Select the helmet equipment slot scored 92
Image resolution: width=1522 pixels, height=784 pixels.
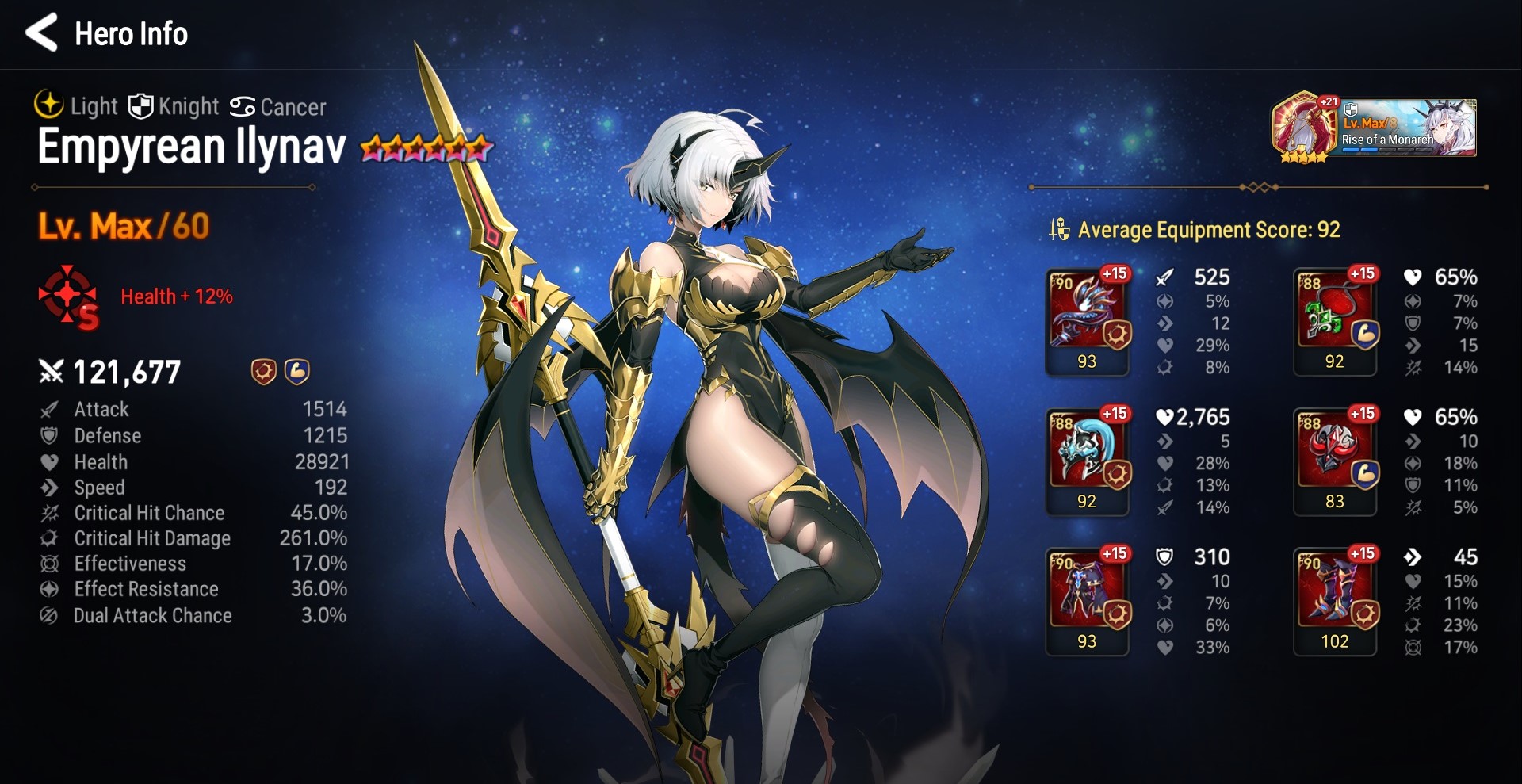pos(1087,460)
